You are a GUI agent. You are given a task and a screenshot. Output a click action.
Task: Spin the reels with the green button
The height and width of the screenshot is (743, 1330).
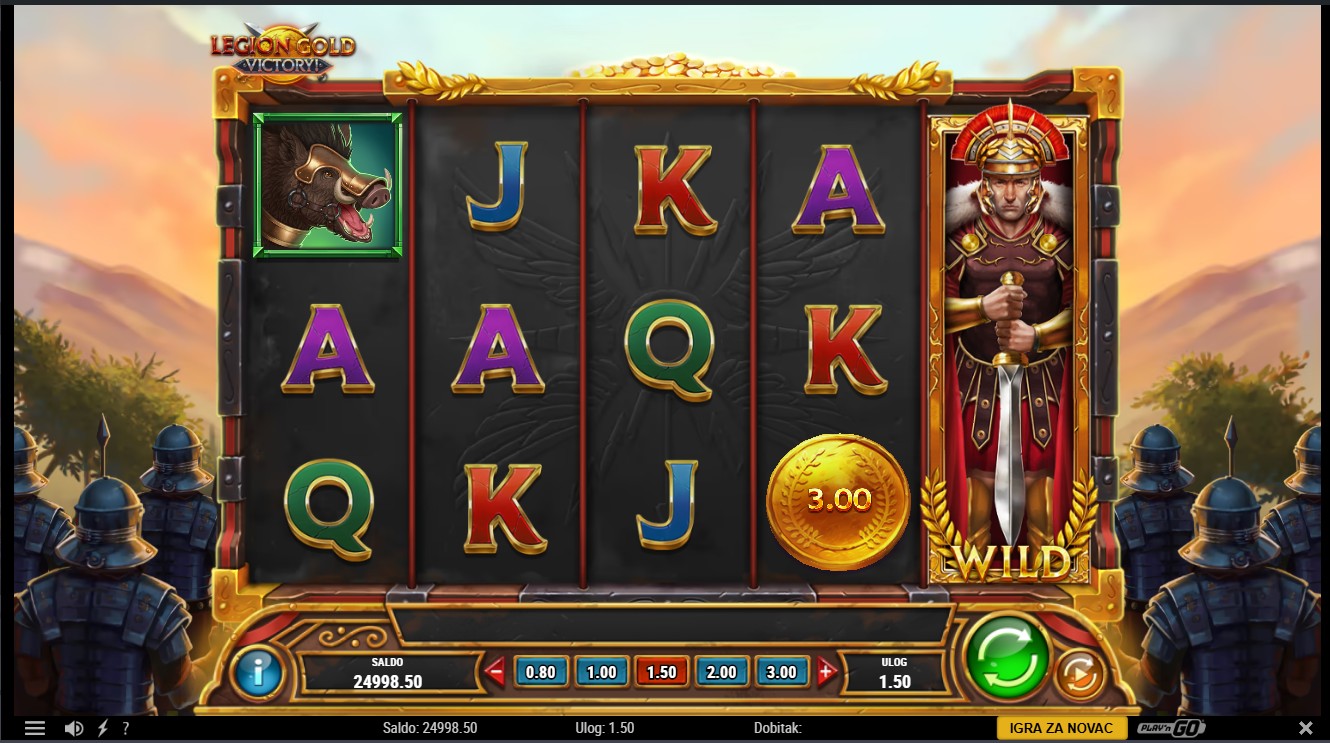pyautogui.click(x=1006, y=657)
